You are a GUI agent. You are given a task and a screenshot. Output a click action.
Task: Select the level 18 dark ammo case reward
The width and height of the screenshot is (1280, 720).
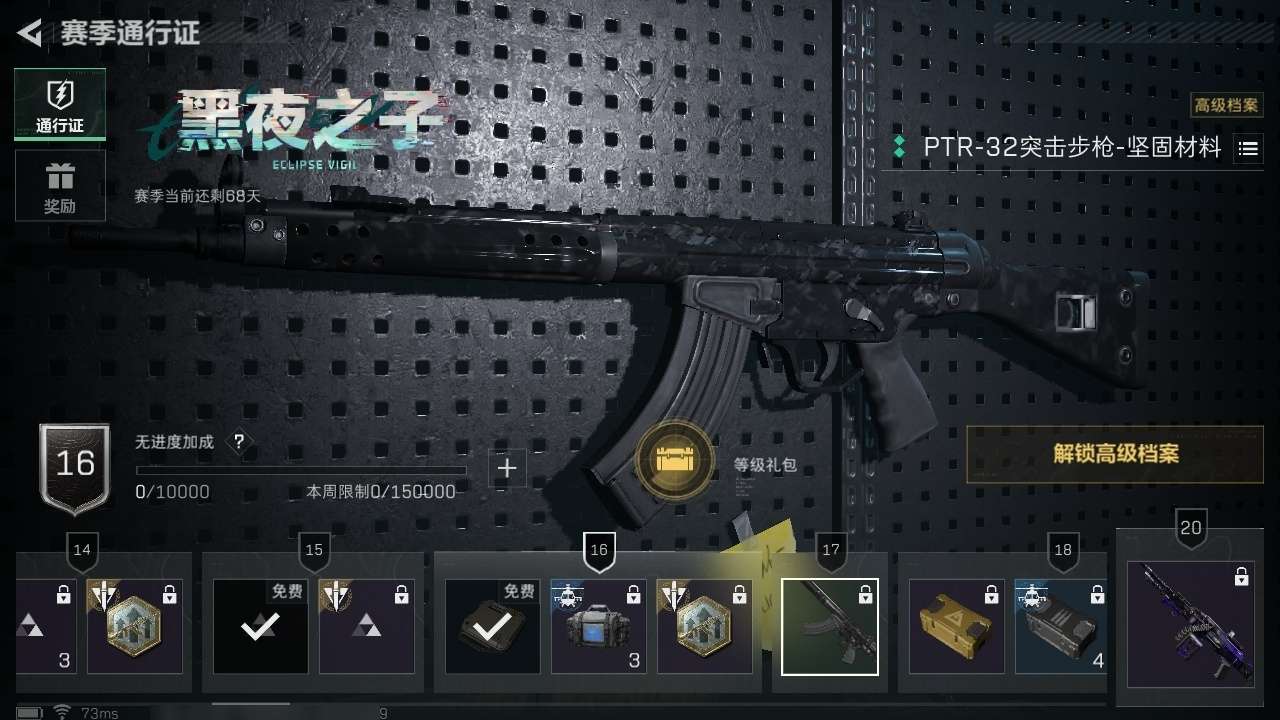1061,627
